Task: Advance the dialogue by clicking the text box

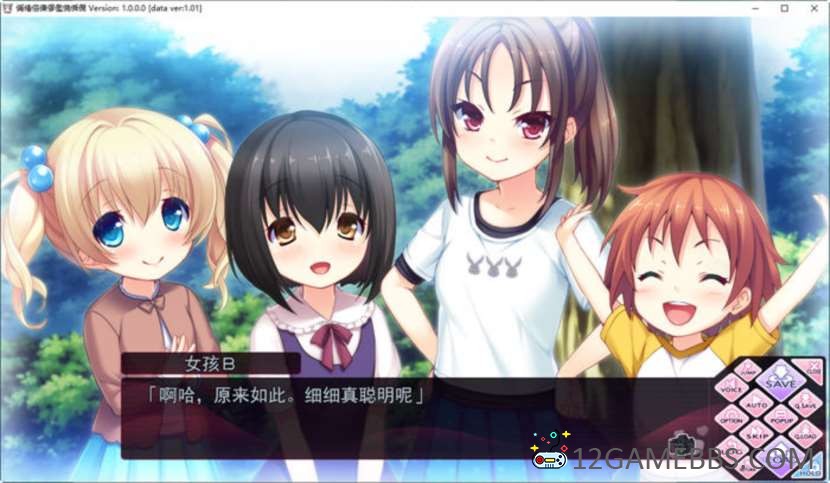Action: 400,420
